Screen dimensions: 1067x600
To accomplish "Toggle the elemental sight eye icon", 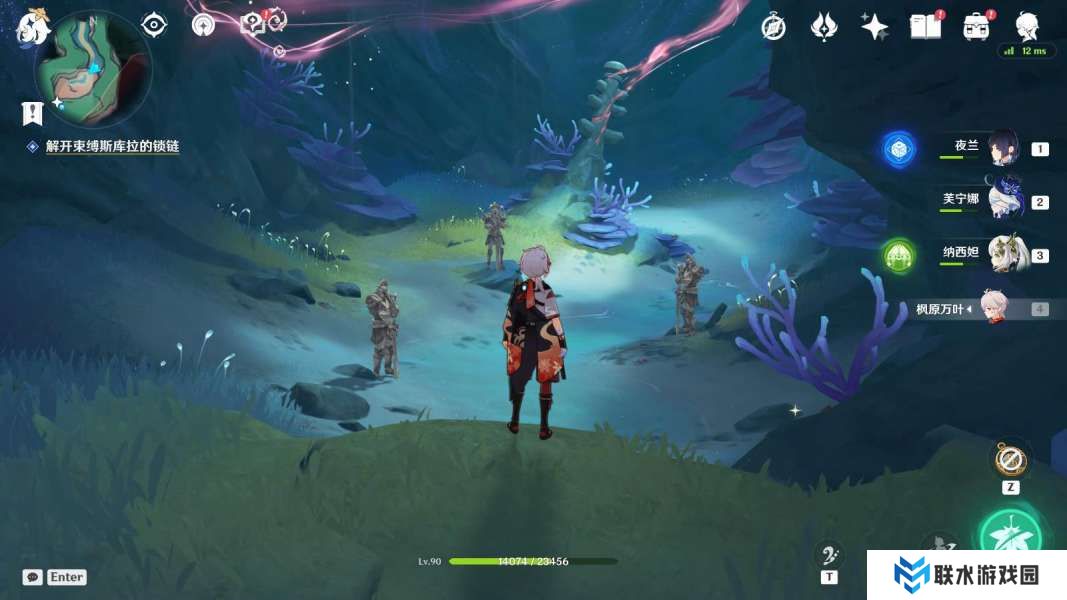I will (x=154, y=24).
